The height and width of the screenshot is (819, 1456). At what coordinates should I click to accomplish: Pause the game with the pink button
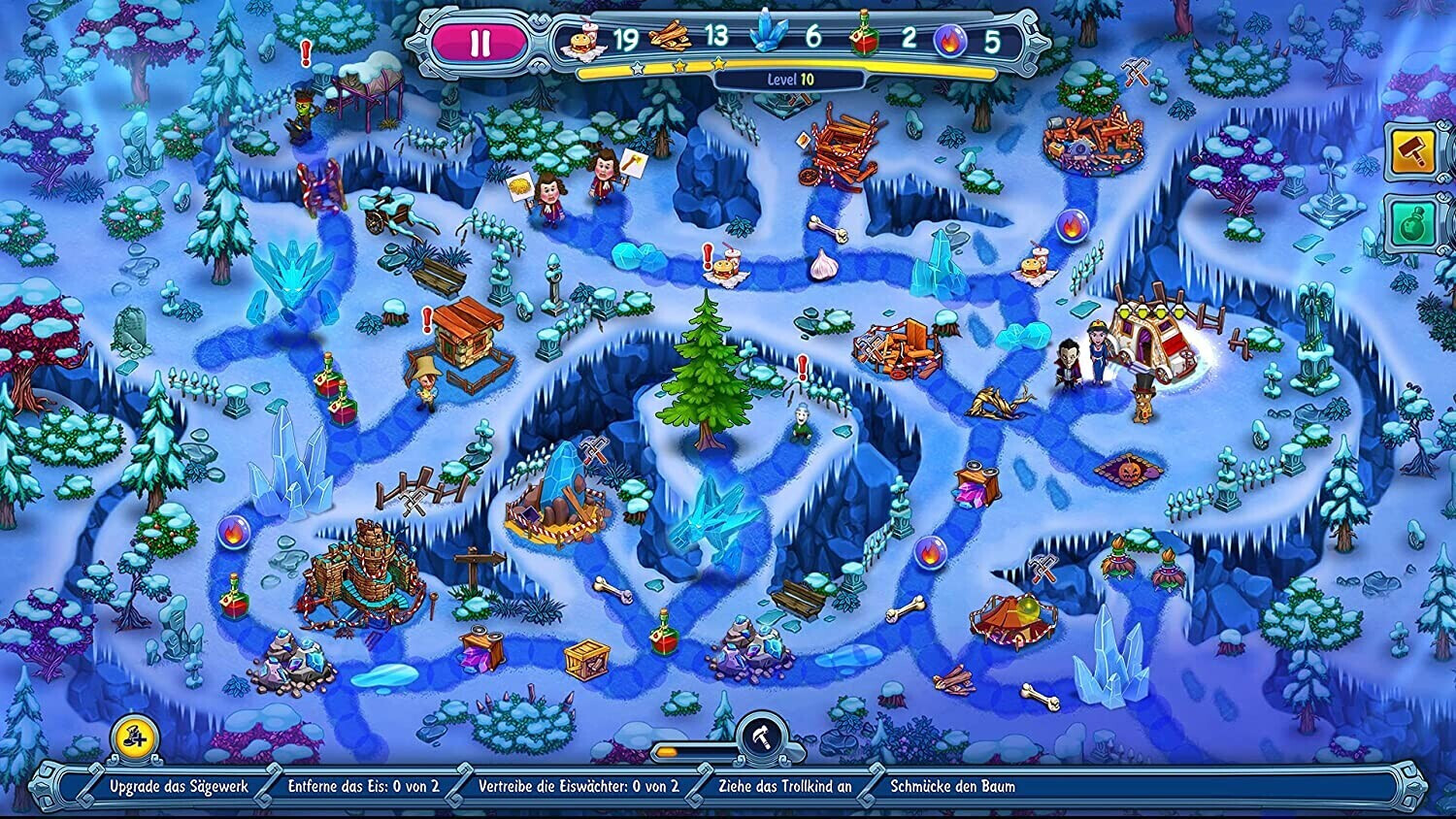(480, 44)
